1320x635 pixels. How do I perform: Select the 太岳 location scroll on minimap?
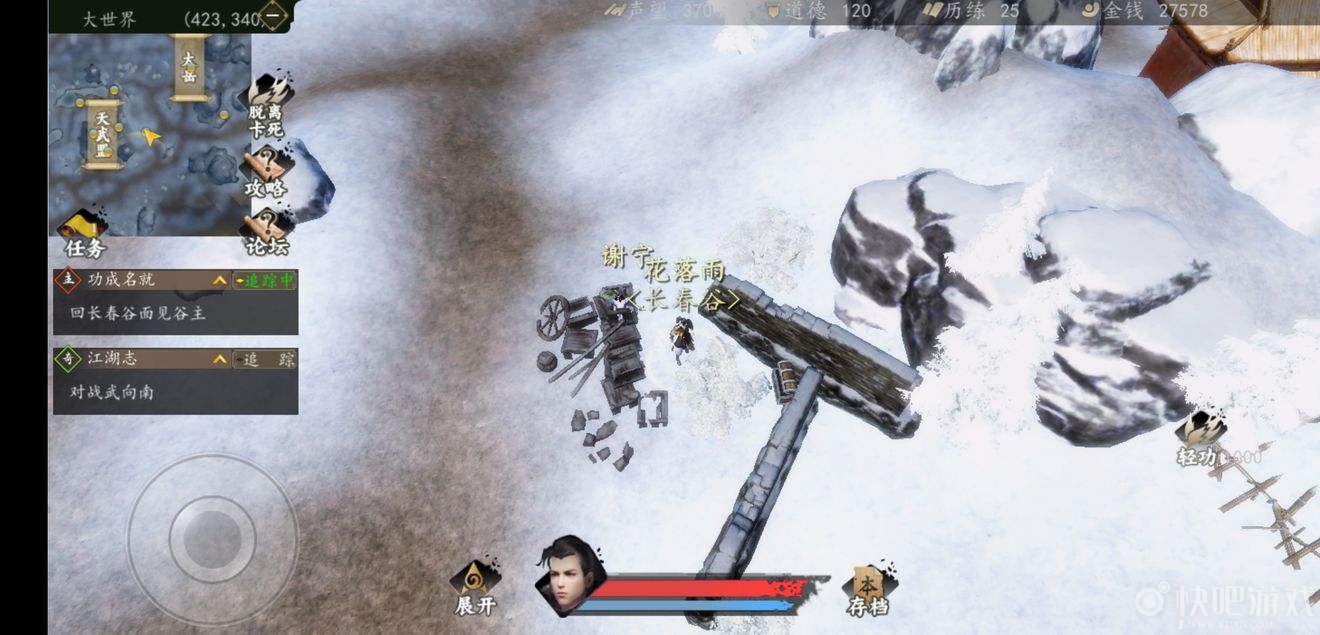point(189,67)
